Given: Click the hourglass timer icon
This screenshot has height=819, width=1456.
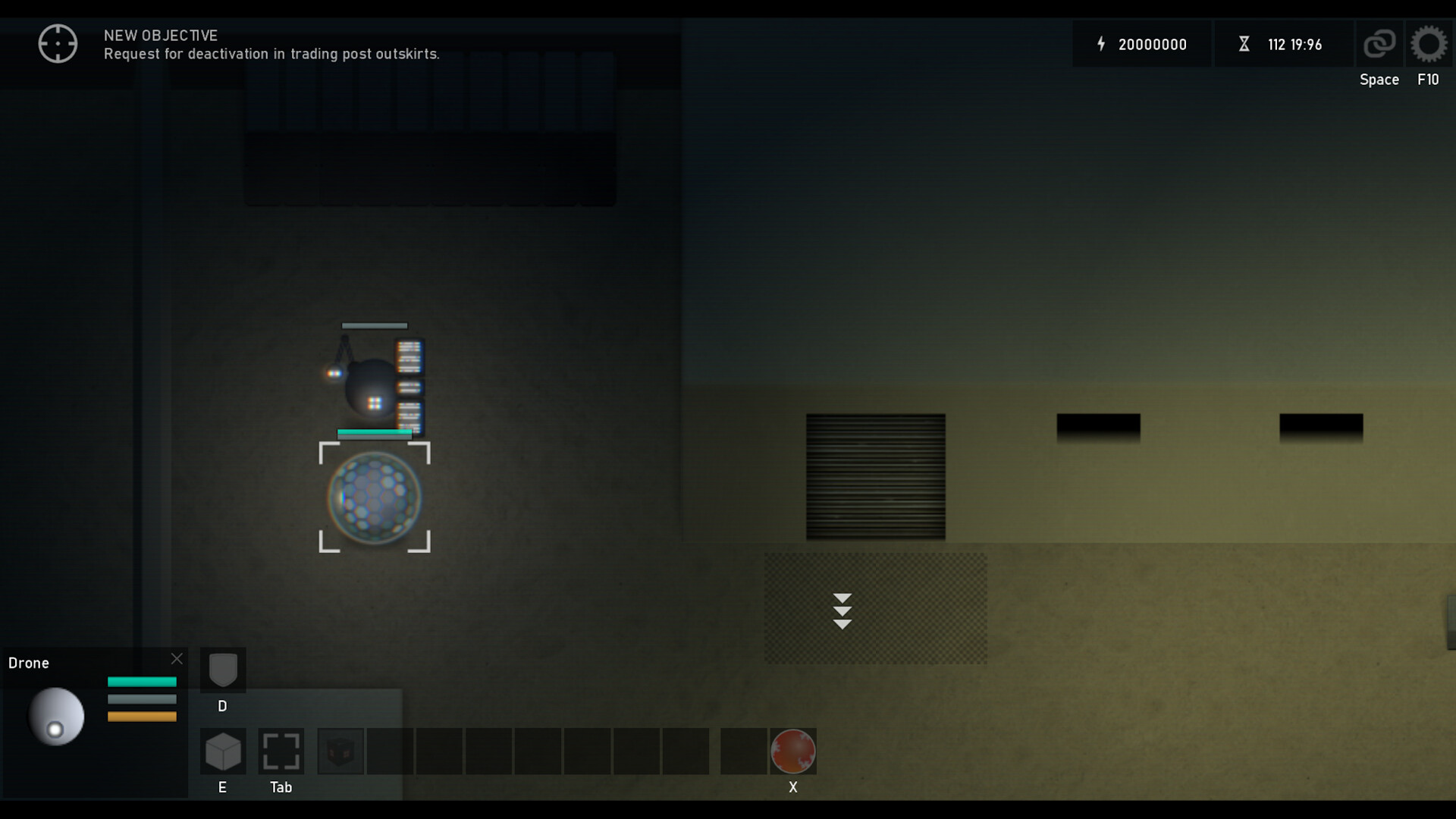Looking at the screenshot, I should [x=1245, y=44].
